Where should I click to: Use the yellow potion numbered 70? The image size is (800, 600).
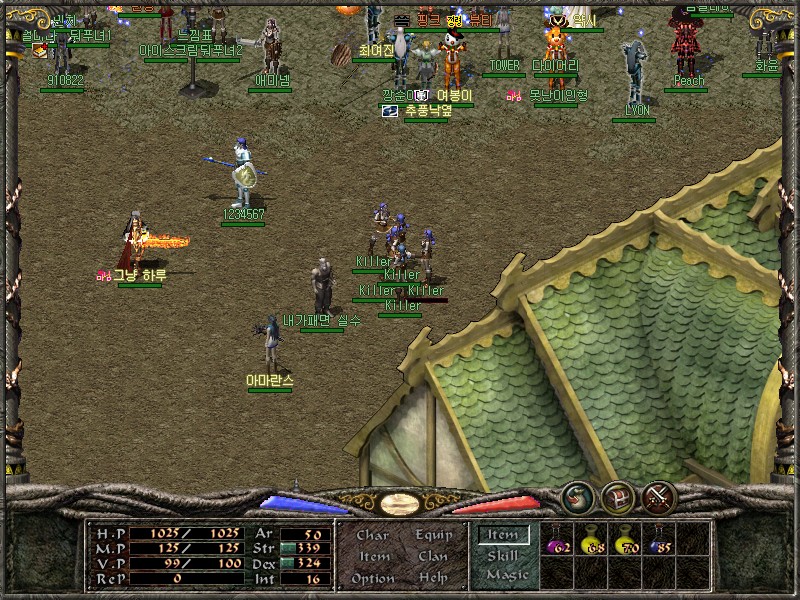click(x=626, y=541)
